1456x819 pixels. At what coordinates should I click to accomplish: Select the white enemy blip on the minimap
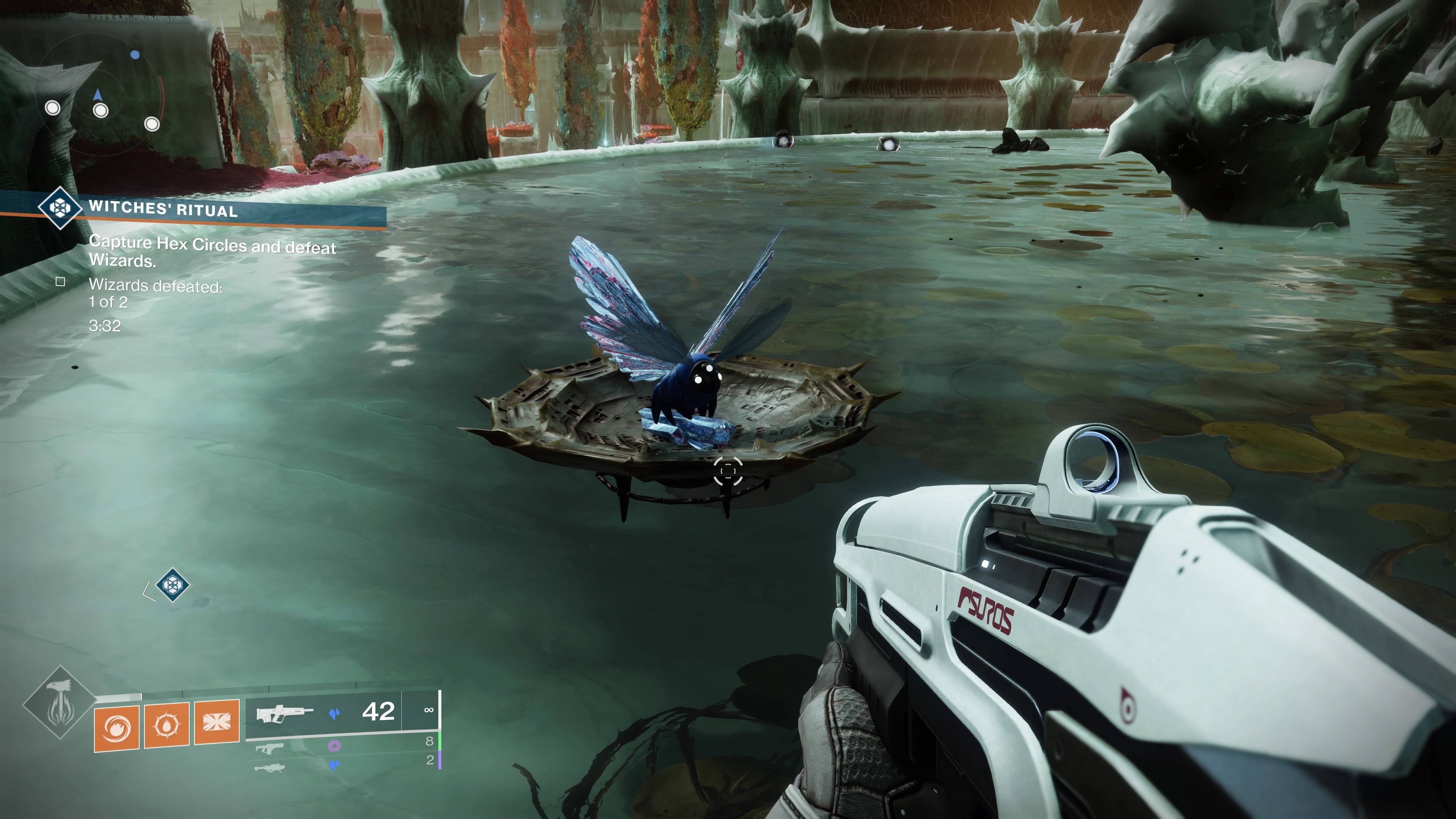(x=100, y=110)
